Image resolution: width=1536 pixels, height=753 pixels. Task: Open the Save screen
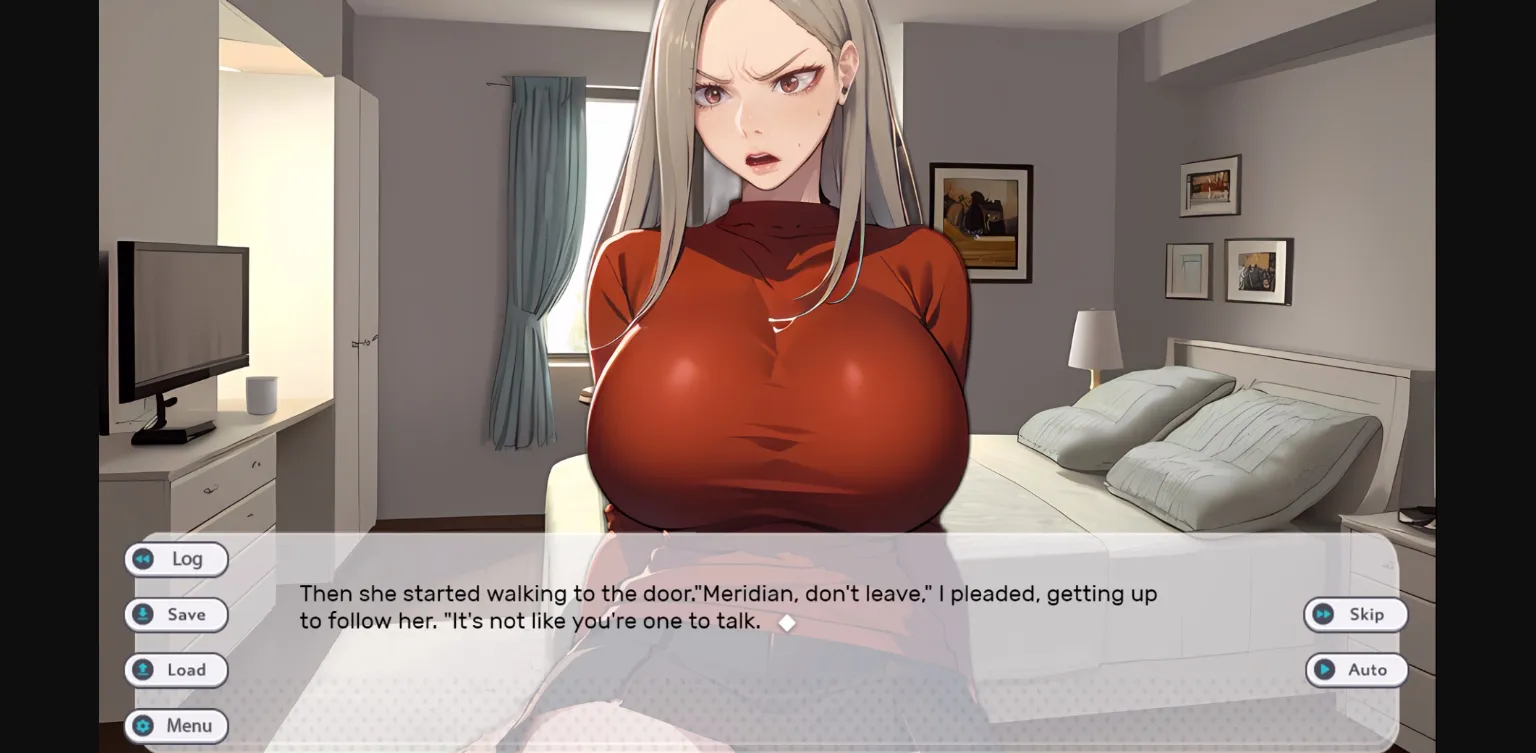pos(177,614)
